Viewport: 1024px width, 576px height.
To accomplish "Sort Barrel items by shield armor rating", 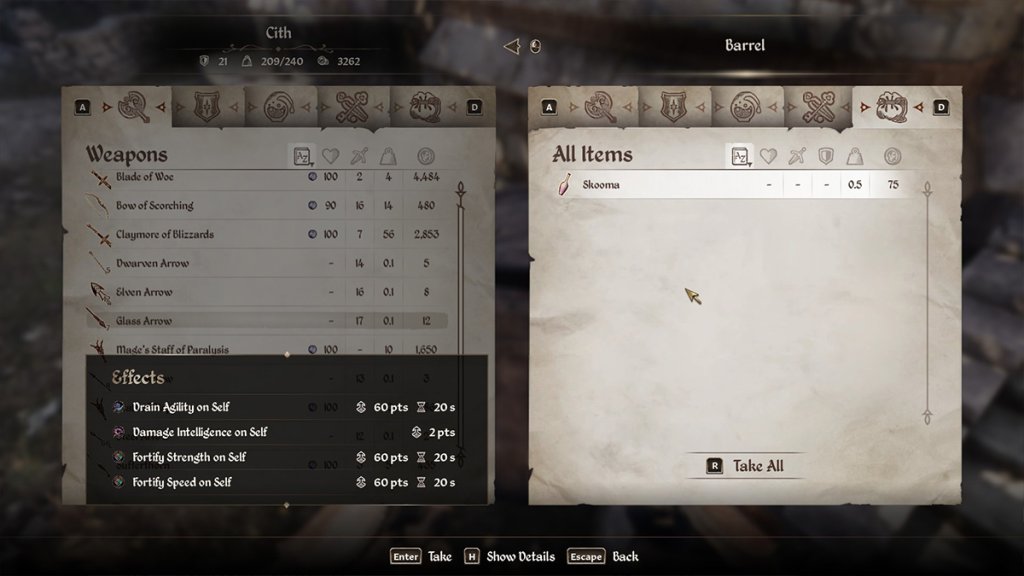I will pos(825,156).
